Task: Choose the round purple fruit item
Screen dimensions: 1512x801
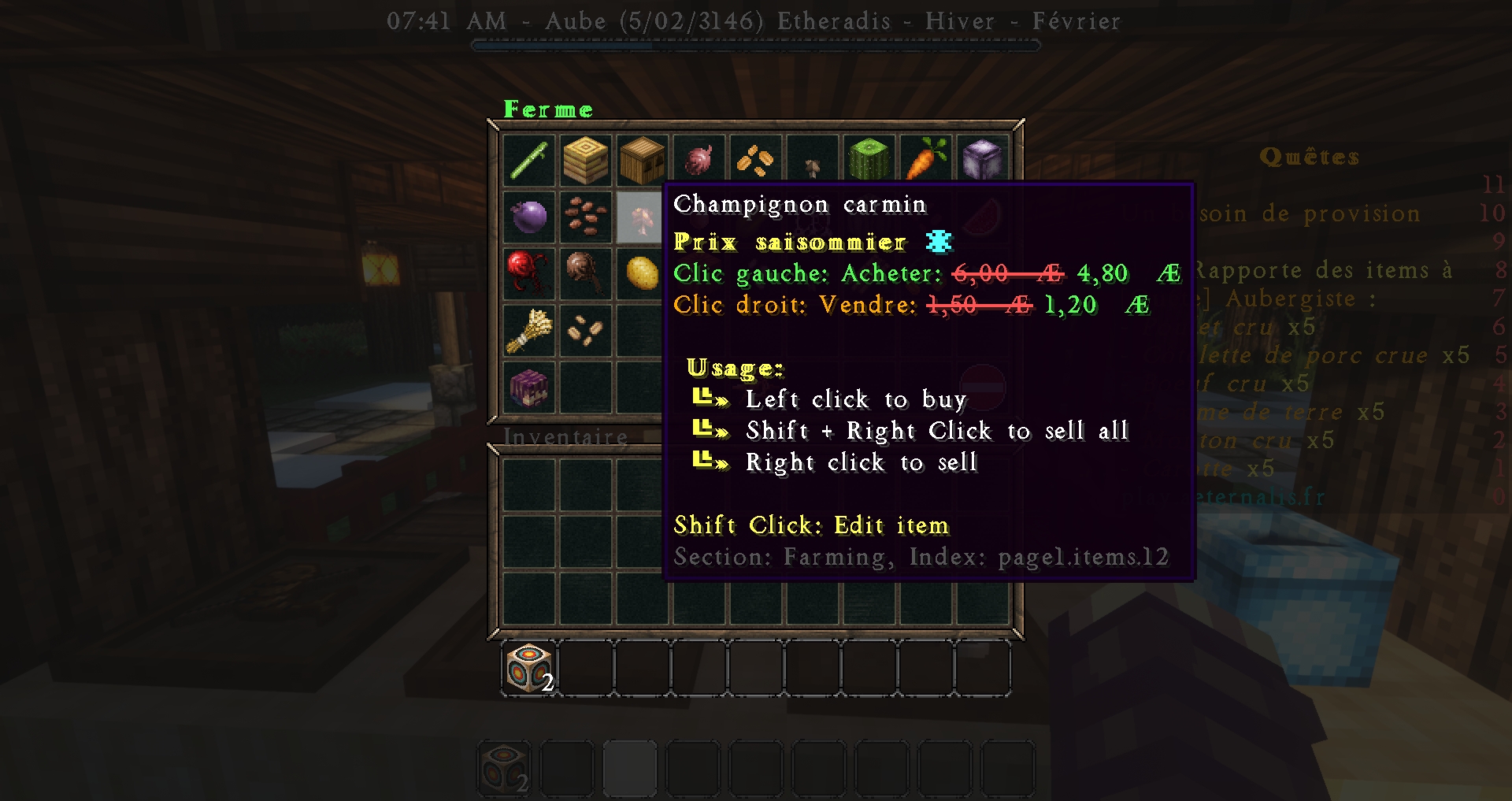Action: (x=528, y=217)
